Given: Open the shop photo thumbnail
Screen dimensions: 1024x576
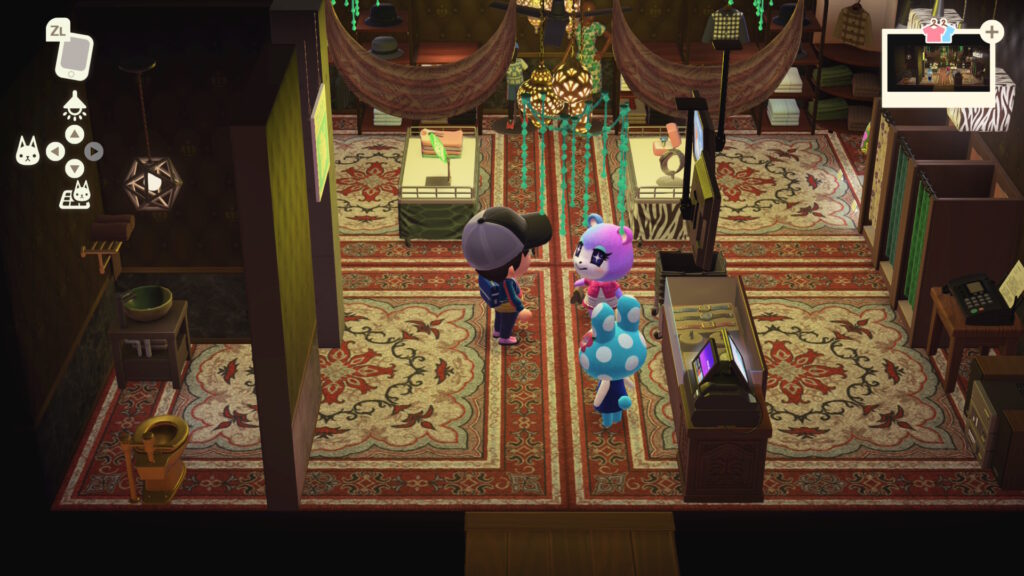Looking at the screenshot, I should click(937, 70).
